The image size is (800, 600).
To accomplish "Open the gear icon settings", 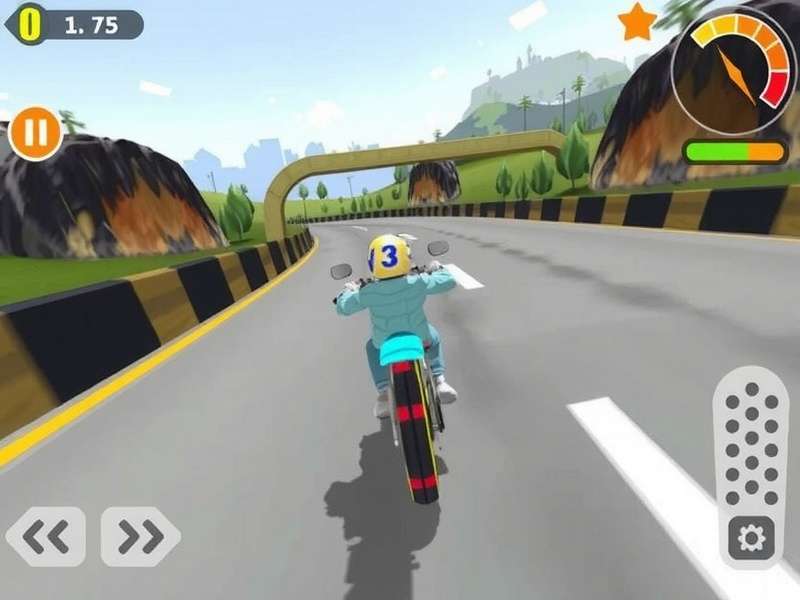I will tap(750, 539).
